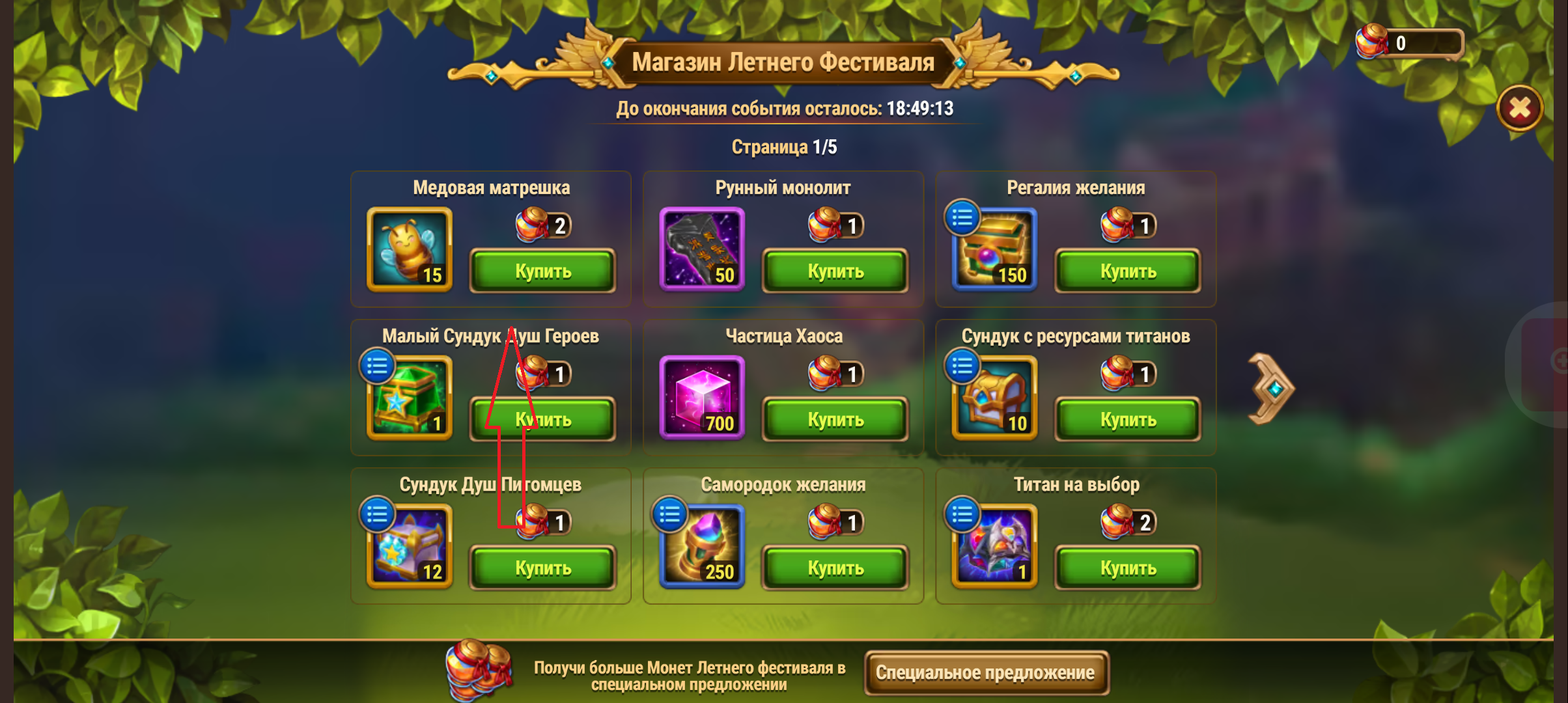The width and height of the screenshot is (1568, 703).
Task: Buy the Малый Сундук Душ Героев
Action: (542, 419)
